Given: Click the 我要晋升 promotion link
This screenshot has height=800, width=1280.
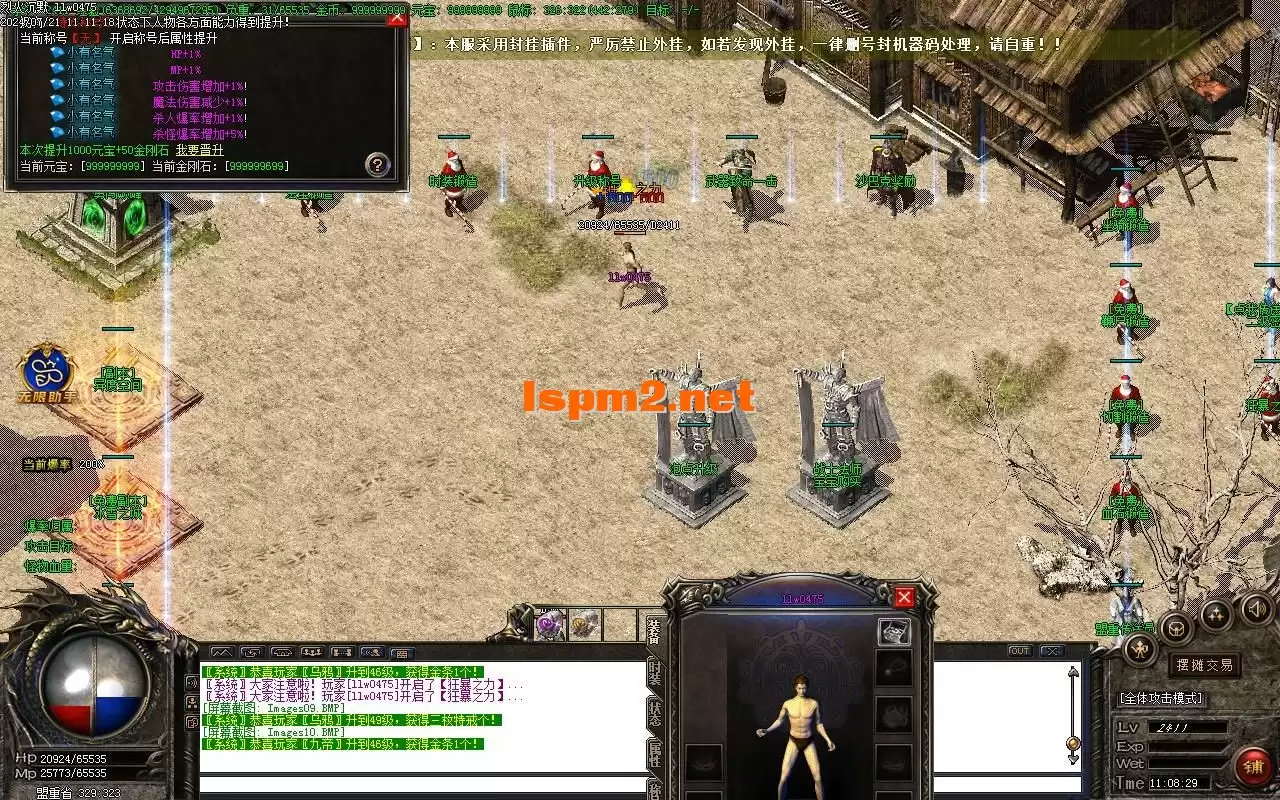Looking at the screenshot, I should tap(200, 150).
